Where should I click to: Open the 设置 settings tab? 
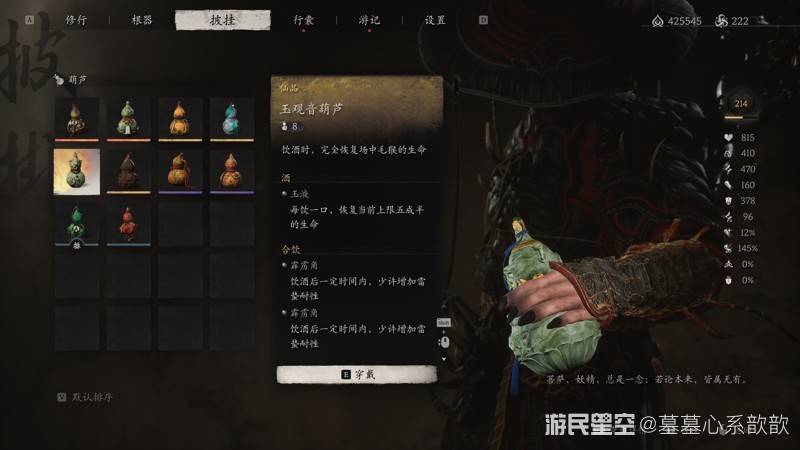435,20
